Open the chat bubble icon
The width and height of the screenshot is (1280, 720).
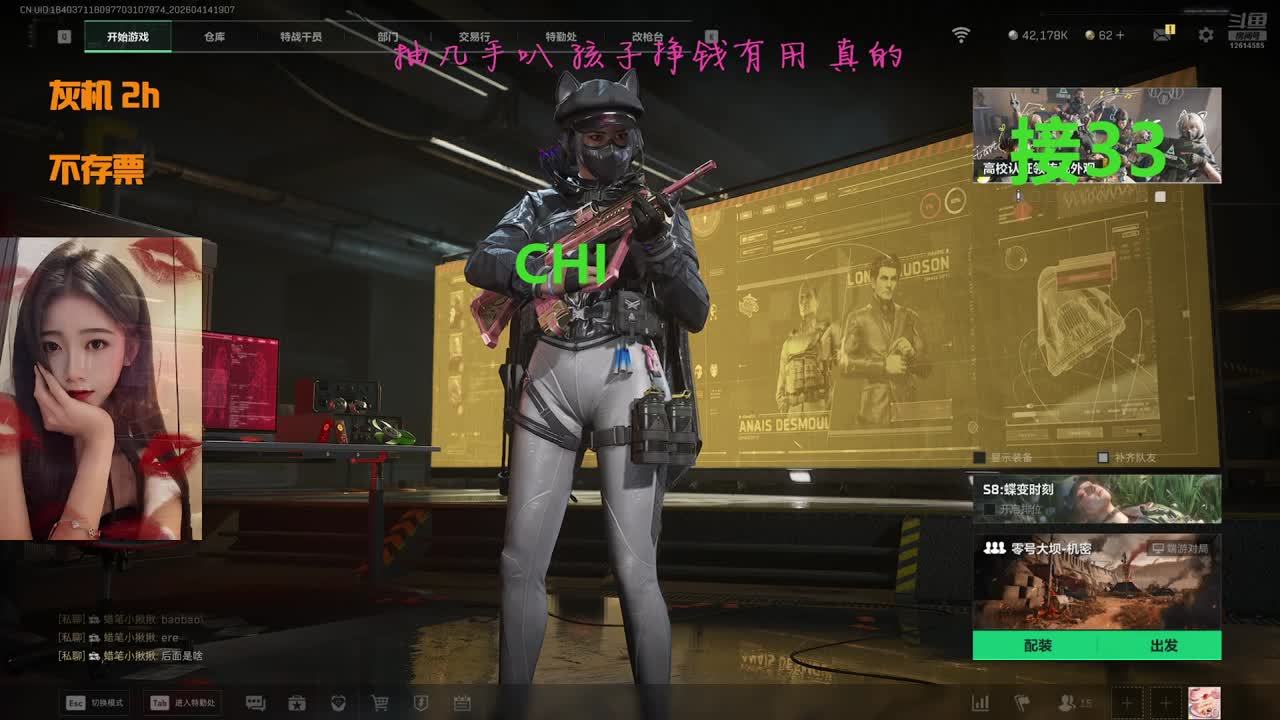click(x=255, y=703)
